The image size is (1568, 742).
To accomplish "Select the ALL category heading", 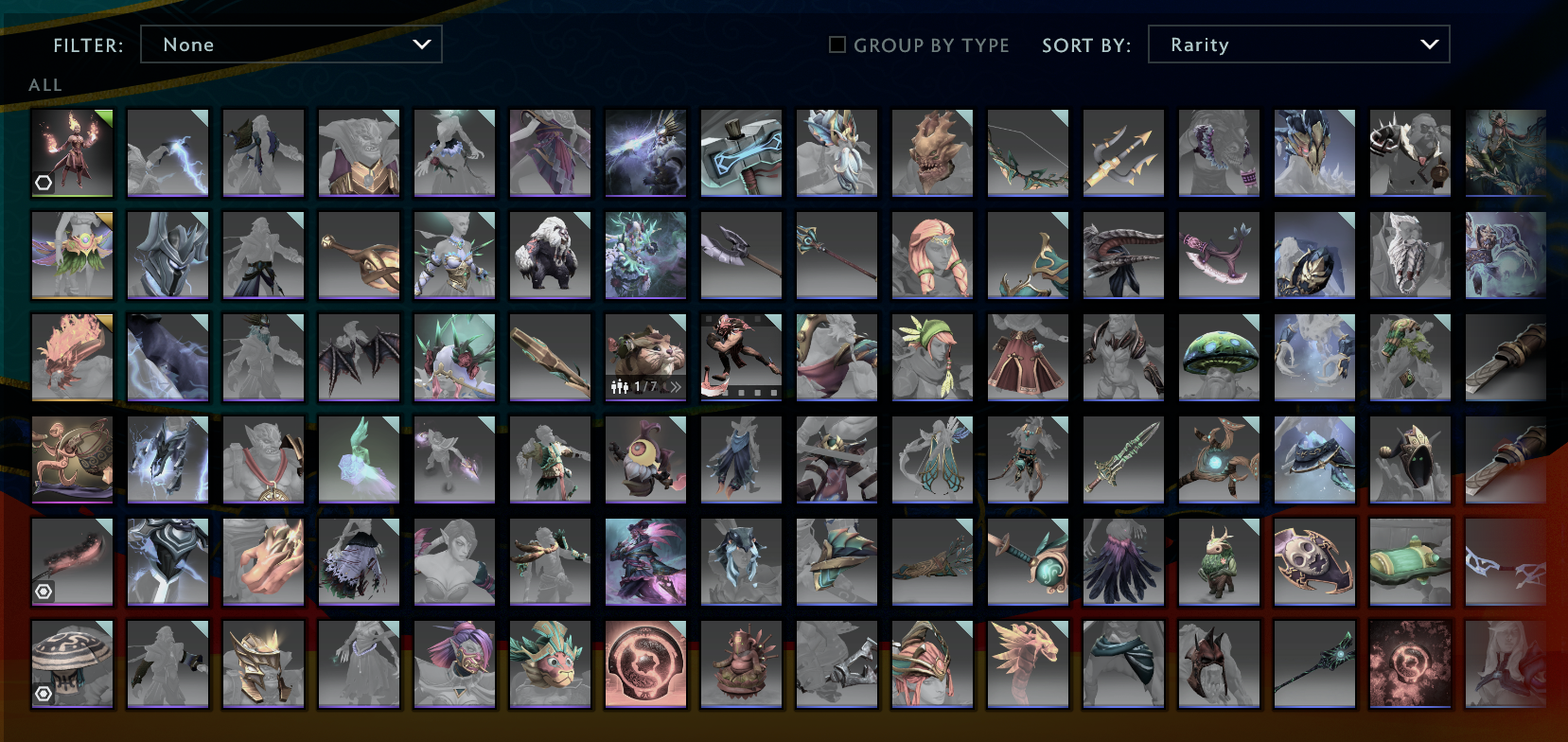I will coord(46,84).
